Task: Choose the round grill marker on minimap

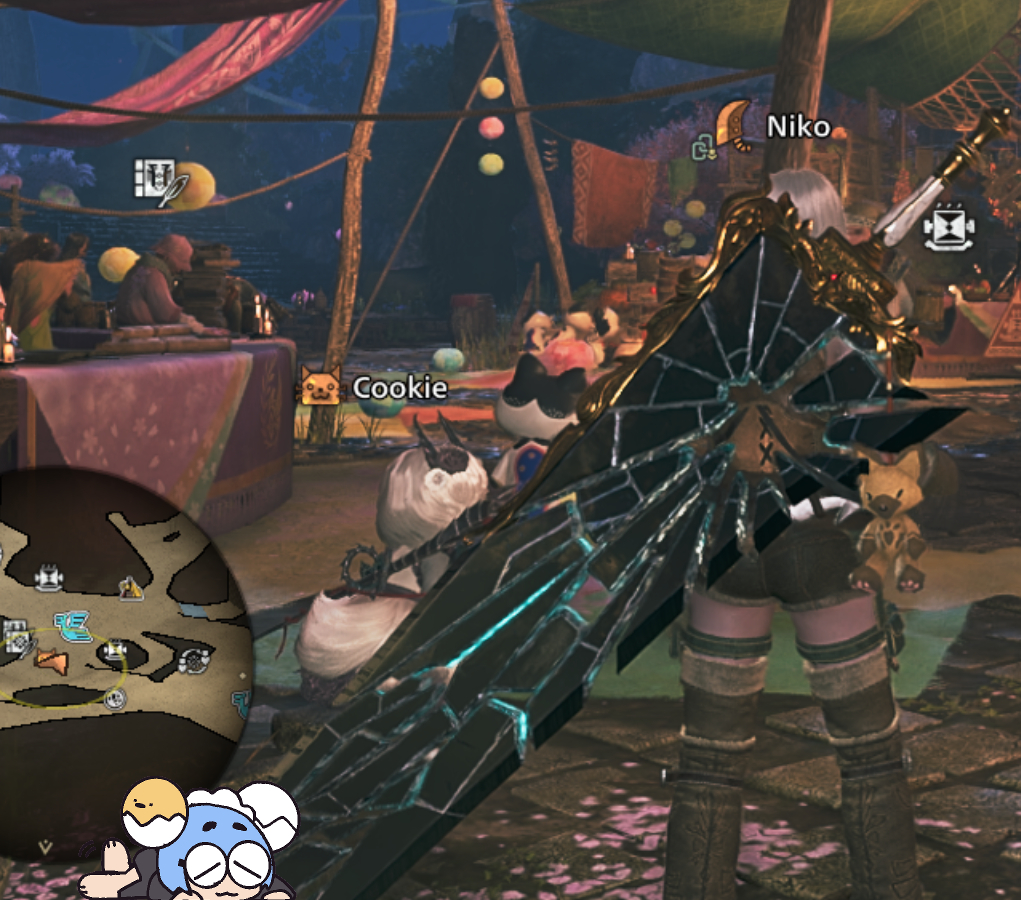Action: [x=194, y=660]
